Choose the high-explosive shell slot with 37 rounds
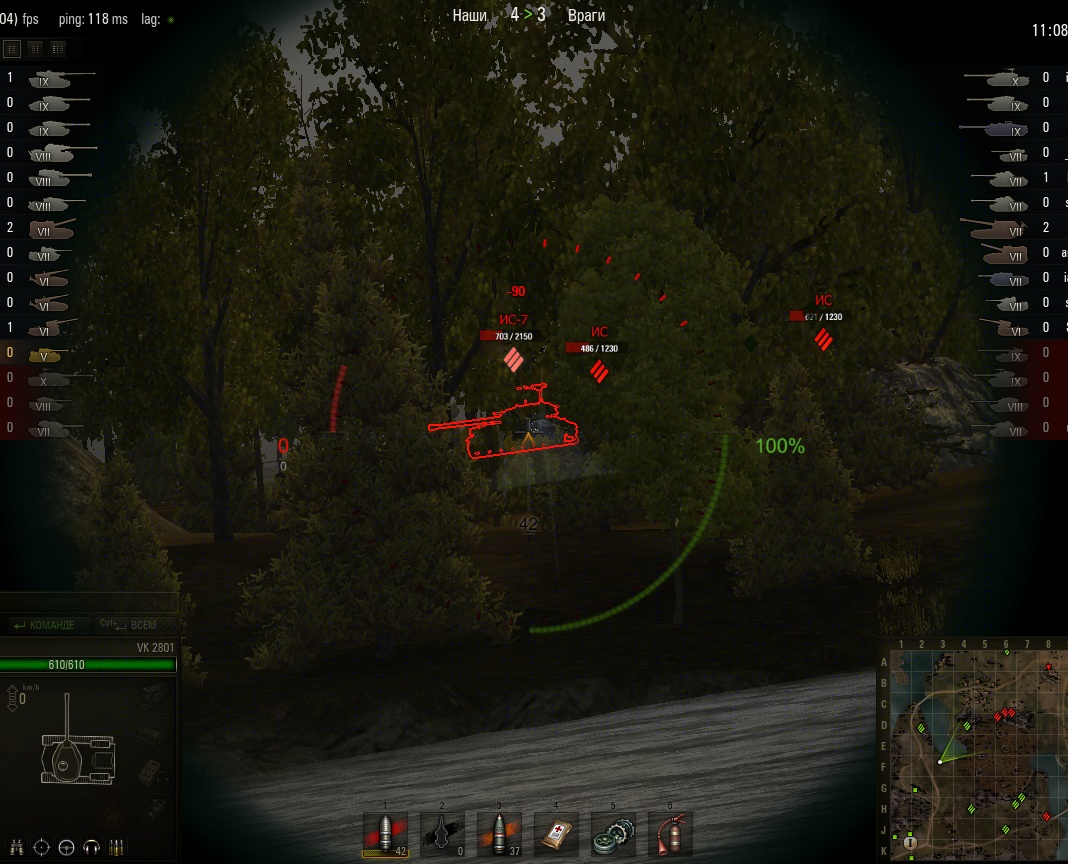Screen dimensions: 1068x864 [499, 834]
